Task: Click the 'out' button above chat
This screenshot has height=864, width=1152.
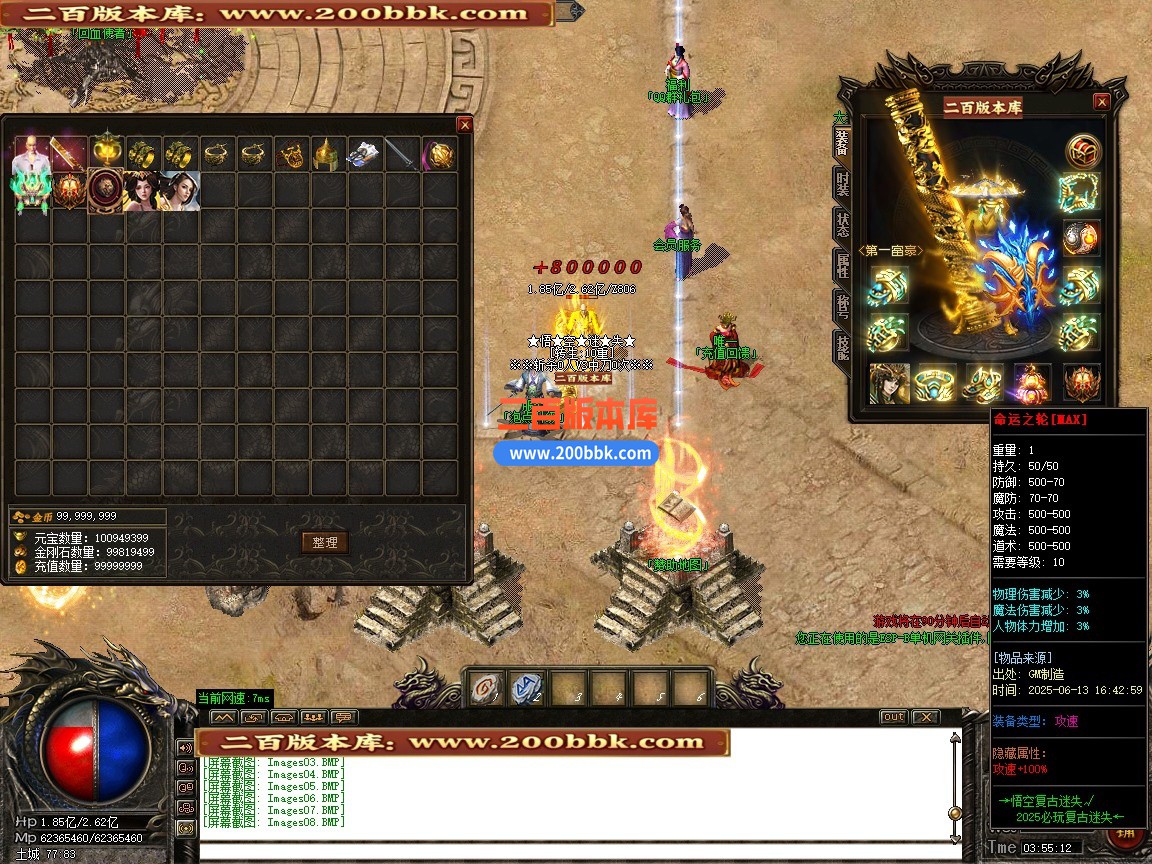Action: [893, 717]
